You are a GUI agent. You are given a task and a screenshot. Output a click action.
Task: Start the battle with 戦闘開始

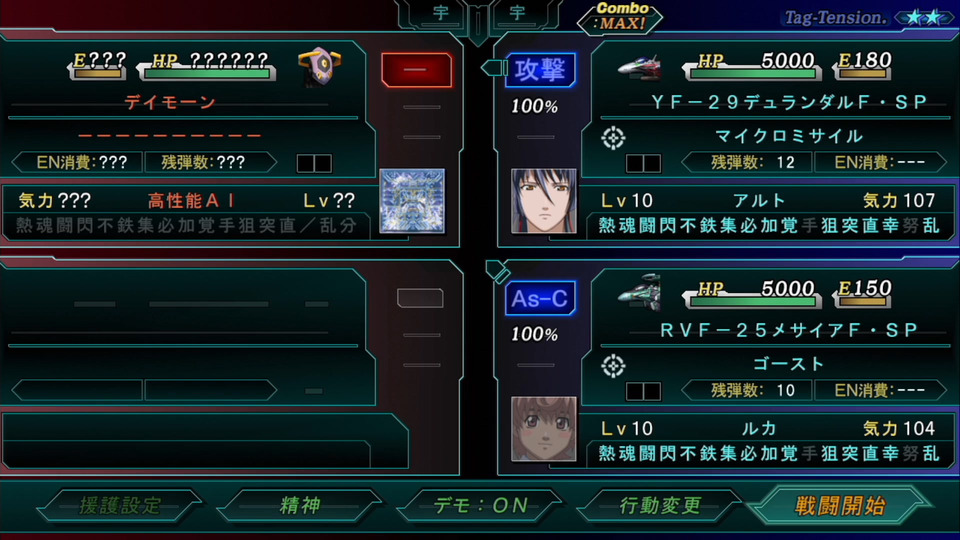840,505
